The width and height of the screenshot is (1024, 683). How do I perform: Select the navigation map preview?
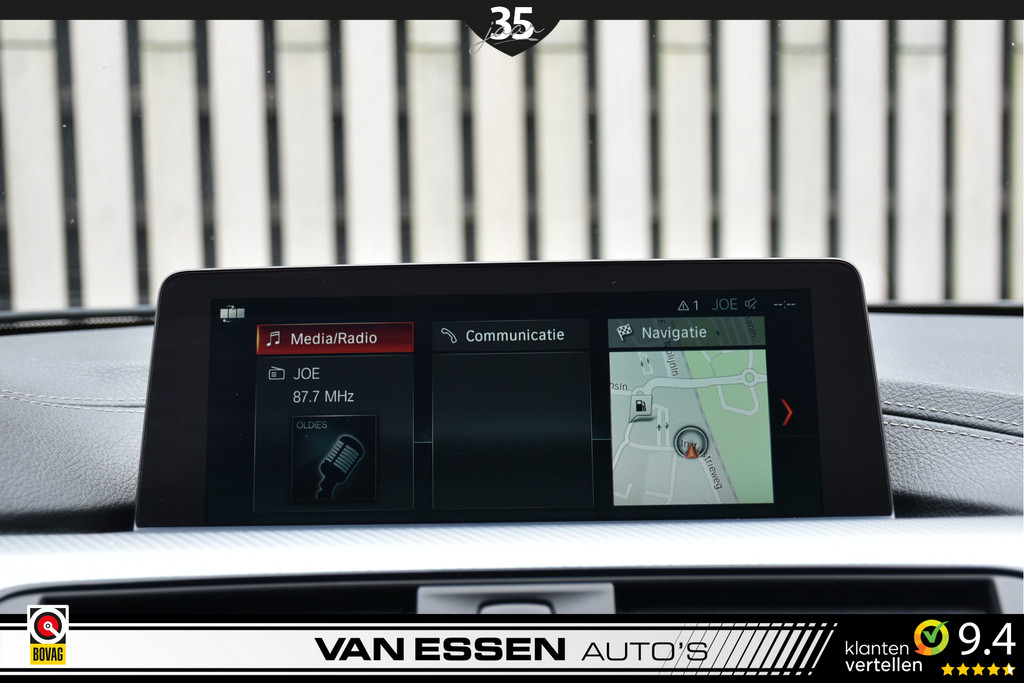click(x=692, y=427)
